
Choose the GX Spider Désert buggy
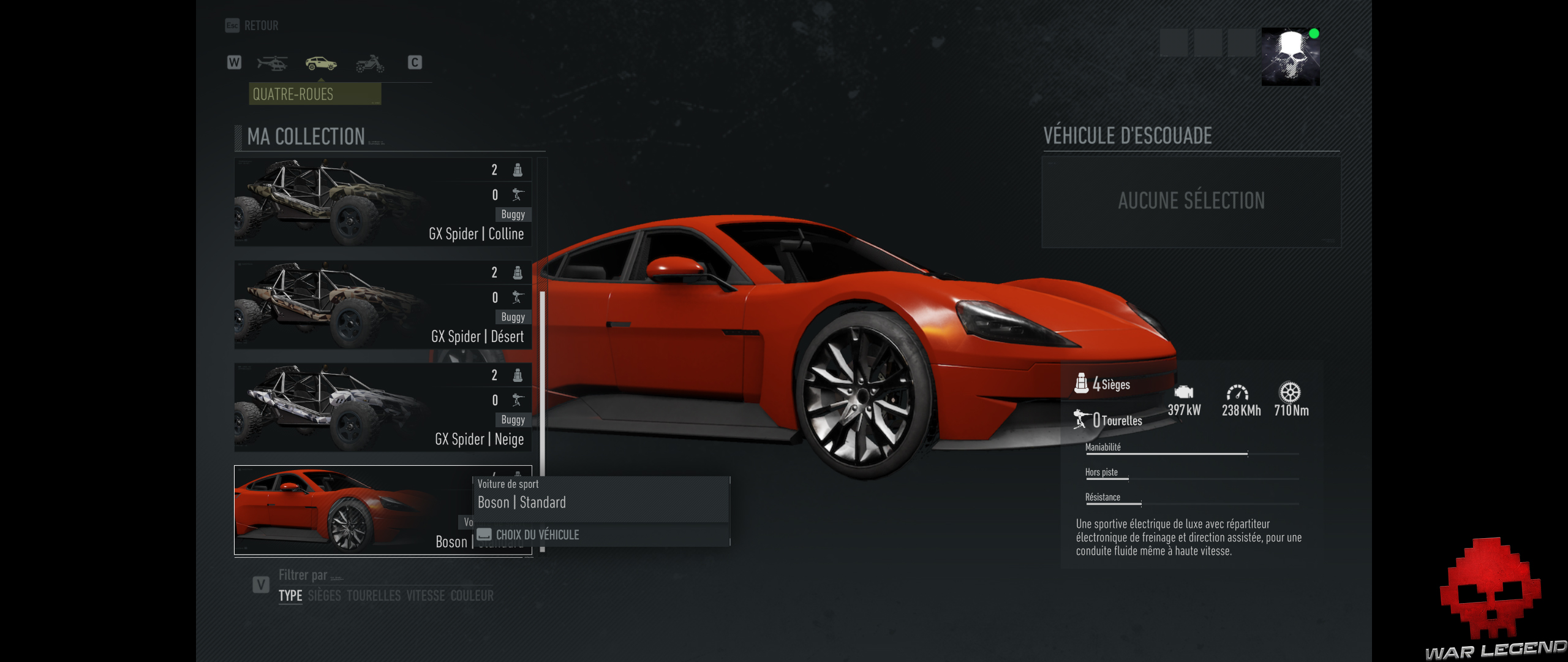point(383,305)
